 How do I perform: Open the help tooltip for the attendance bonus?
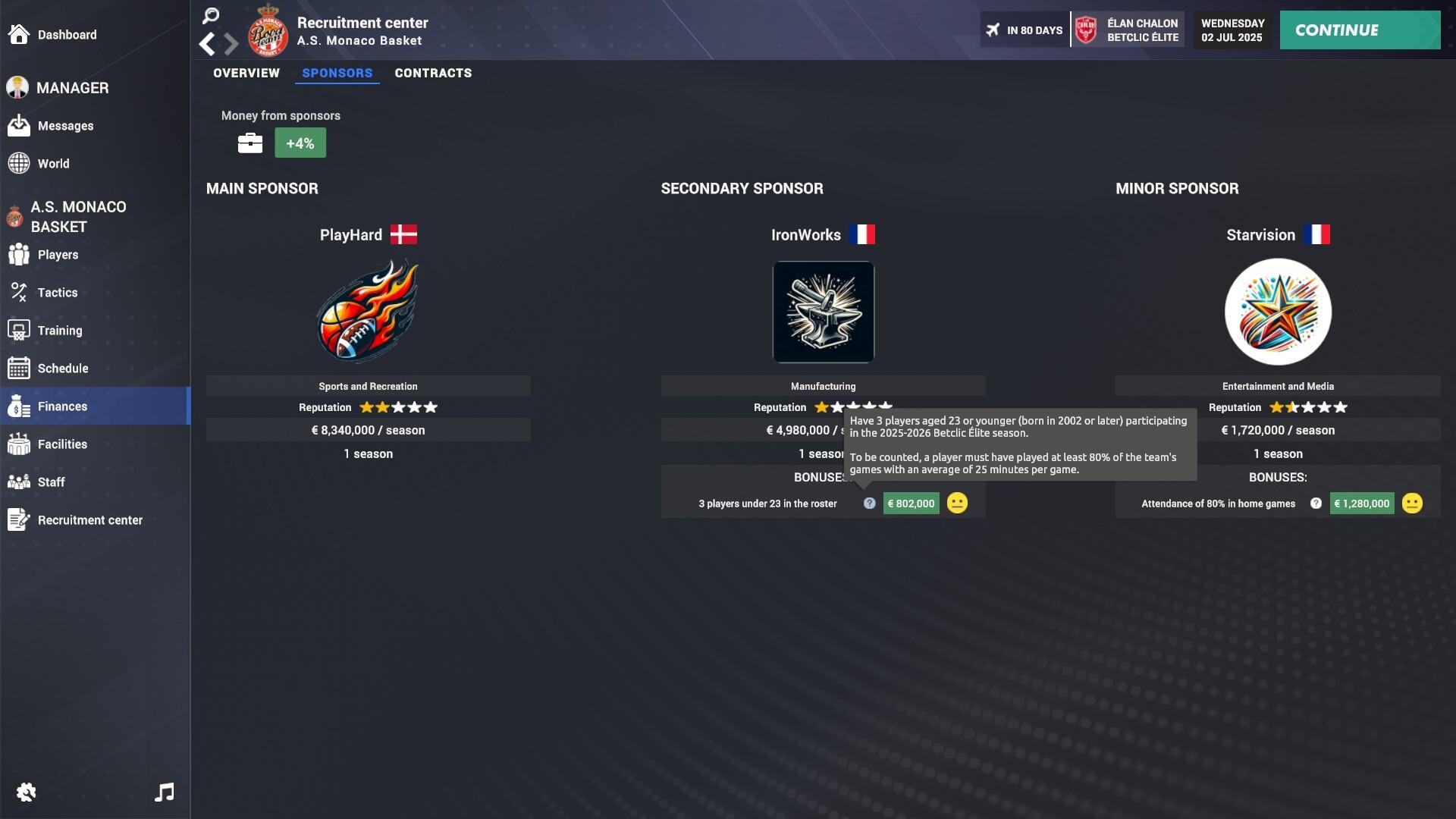(1316, 503)
